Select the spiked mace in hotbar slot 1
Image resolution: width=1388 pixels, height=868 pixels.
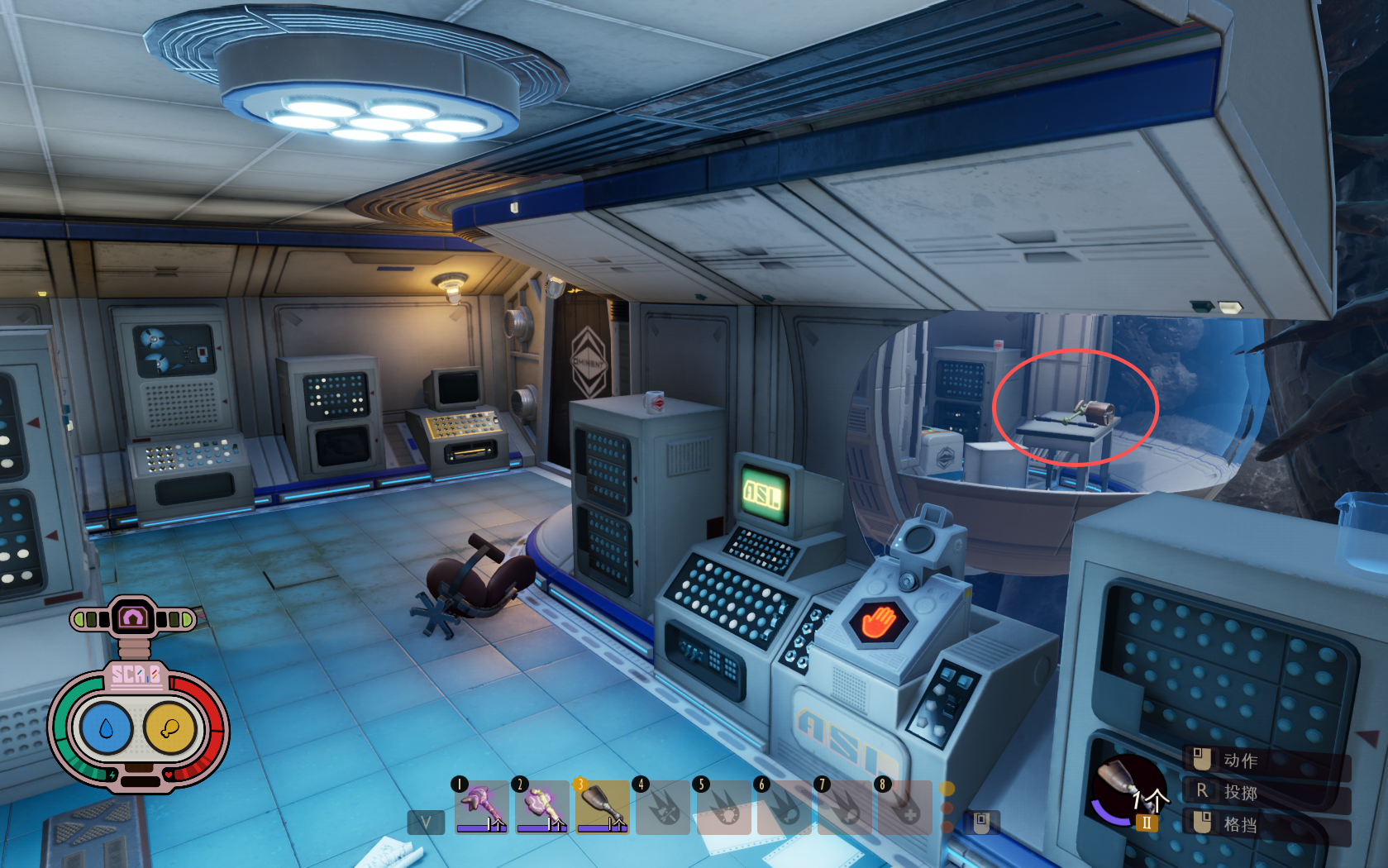tap(482, 807)
